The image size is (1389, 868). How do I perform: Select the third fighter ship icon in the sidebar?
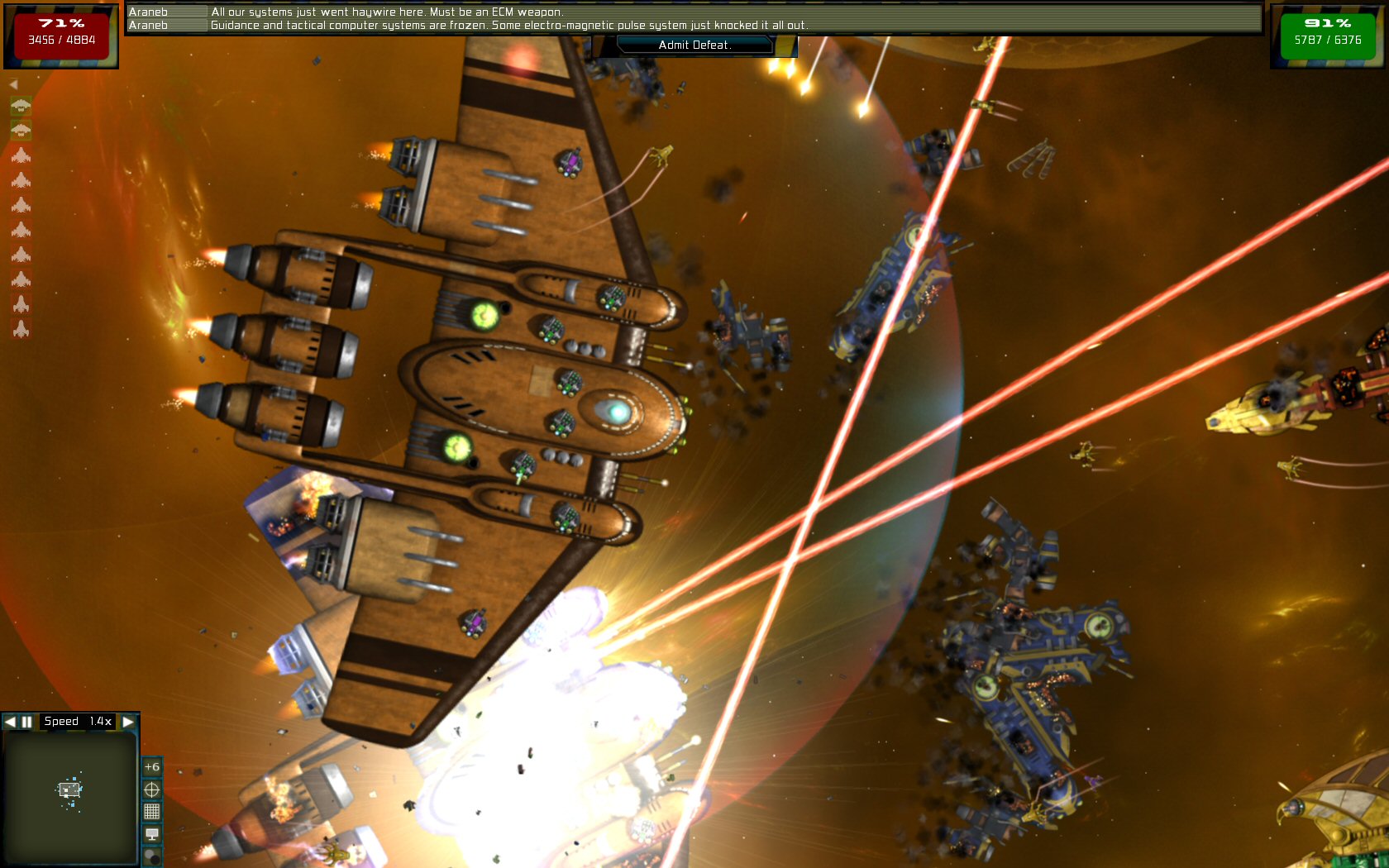(x=21, y=155)
